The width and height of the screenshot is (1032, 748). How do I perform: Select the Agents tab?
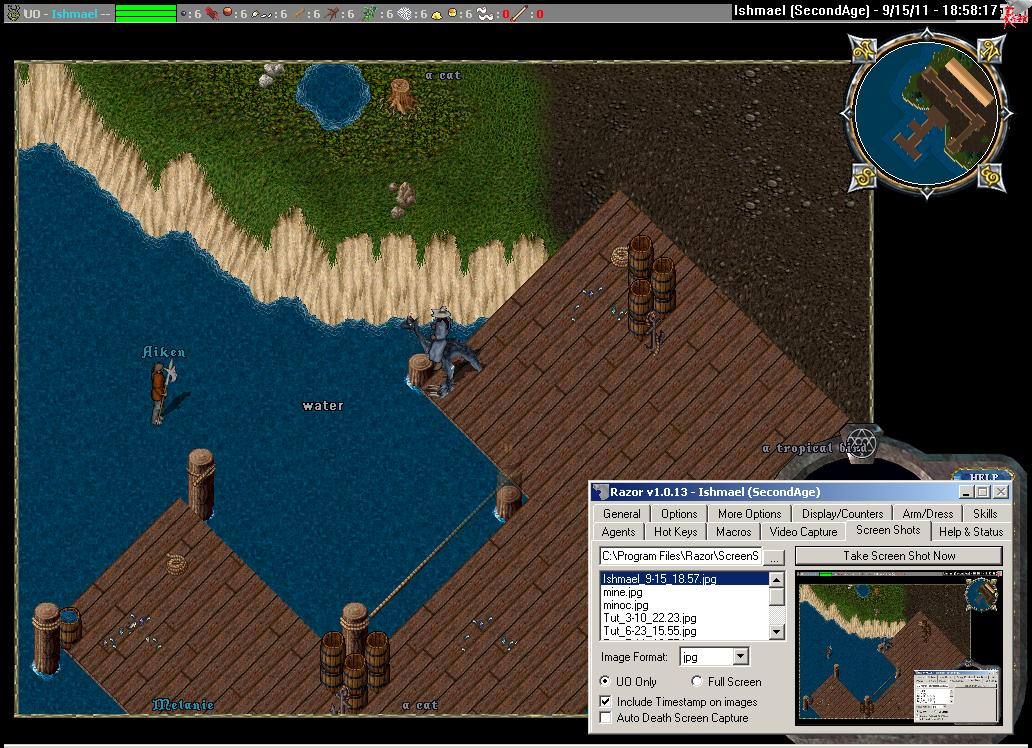click(619, 532)
